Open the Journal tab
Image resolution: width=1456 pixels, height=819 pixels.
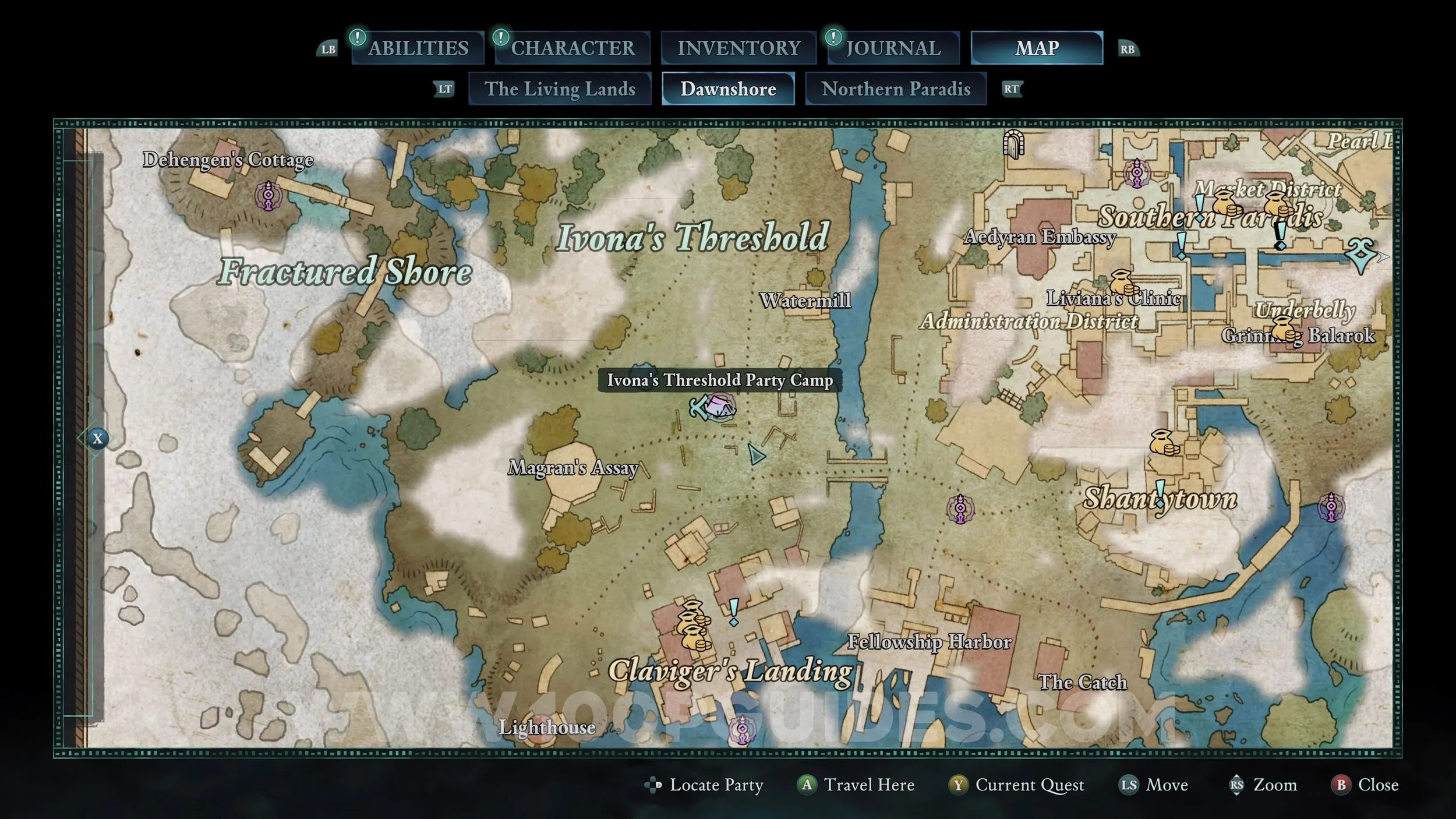(x=893, y=48)
